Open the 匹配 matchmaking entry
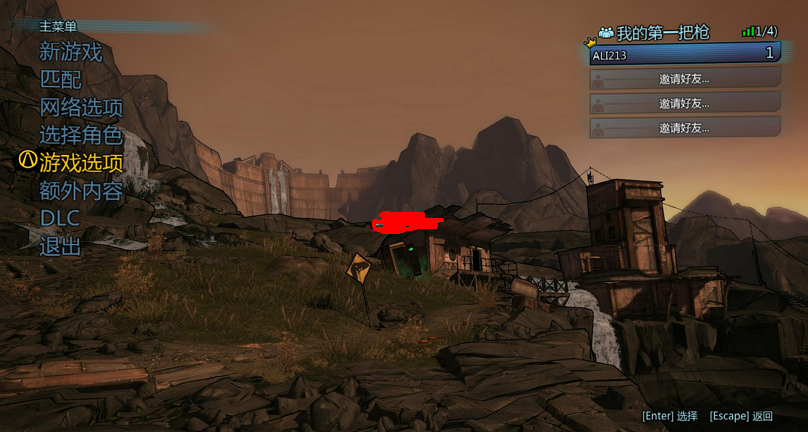The width and height of the screenshot is (808, 432). (60, 79)
